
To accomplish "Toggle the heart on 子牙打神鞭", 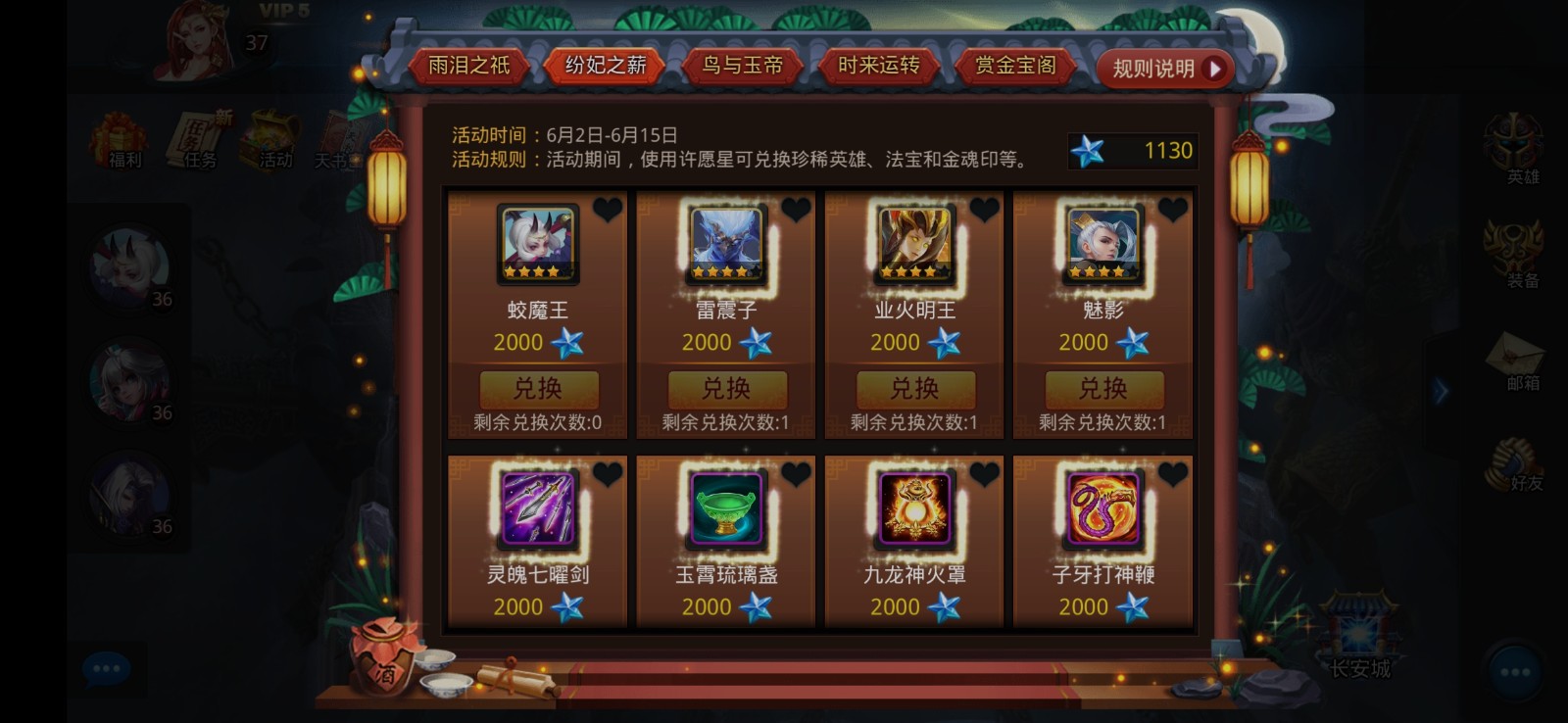I will 1172,472.
